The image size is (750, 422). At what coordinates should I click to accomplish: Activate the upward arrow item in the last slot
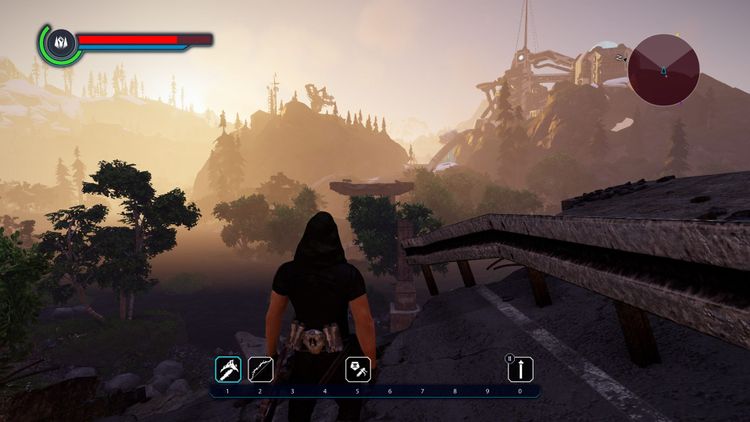click(x=519, y=370)
